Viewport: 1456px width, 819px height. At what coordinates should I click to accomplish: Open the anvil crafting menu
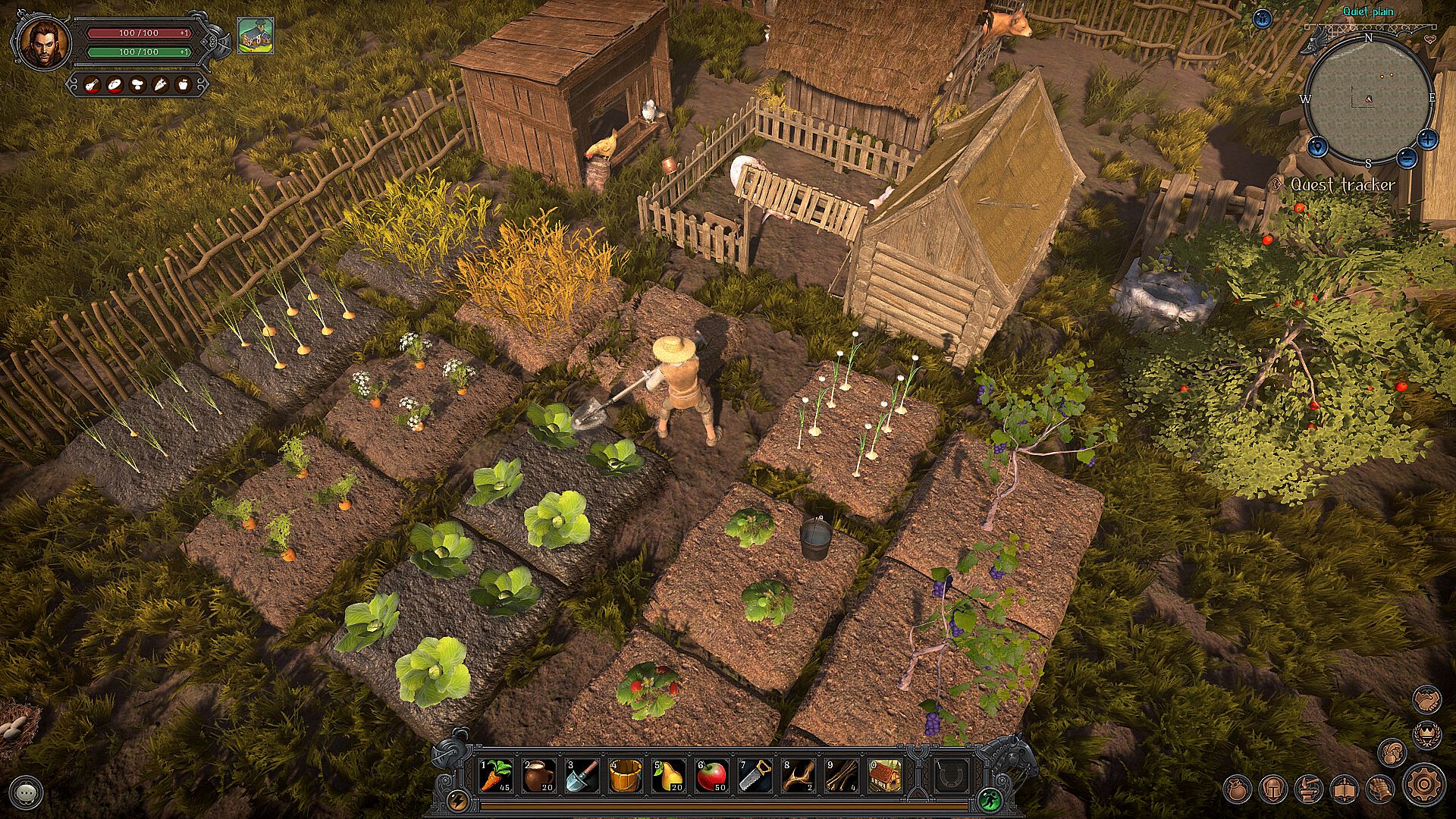click(1309, 789)
